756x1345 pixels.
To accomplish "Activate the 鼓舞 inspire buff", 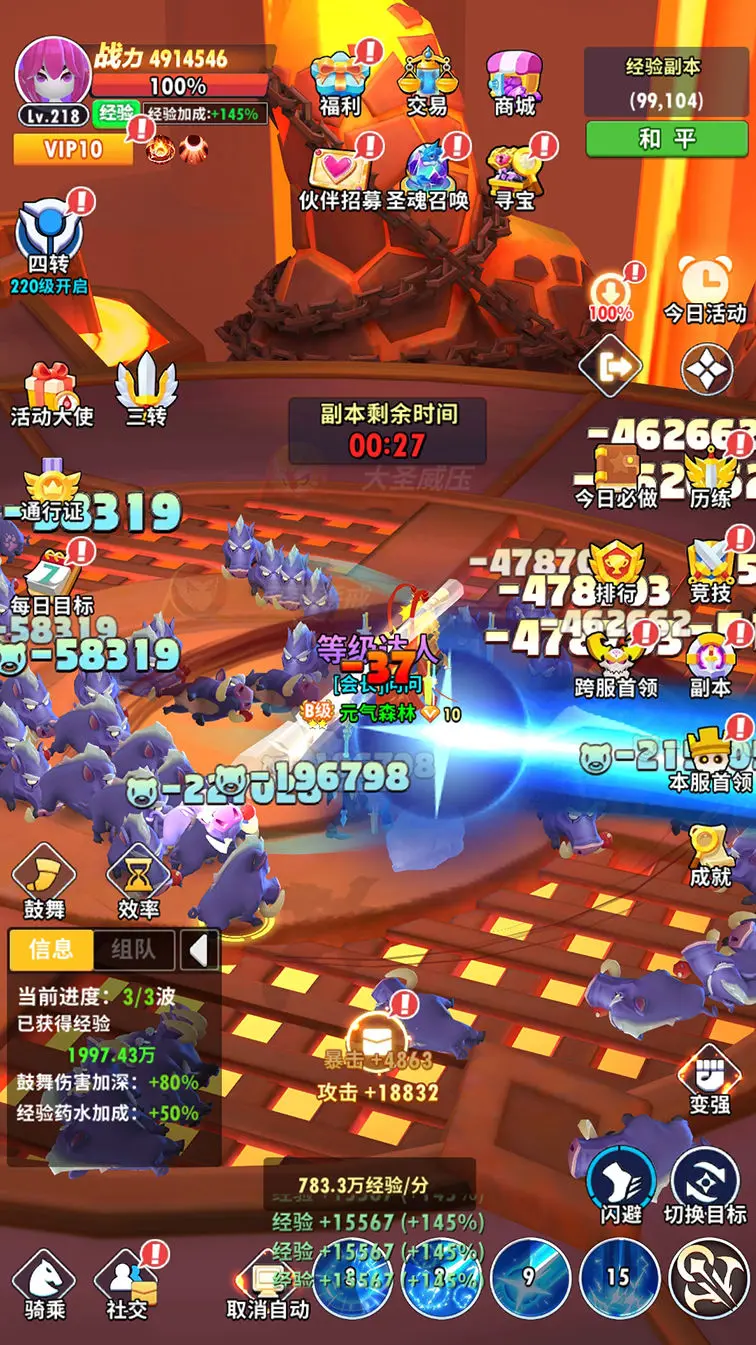I will tap(44, 882).
